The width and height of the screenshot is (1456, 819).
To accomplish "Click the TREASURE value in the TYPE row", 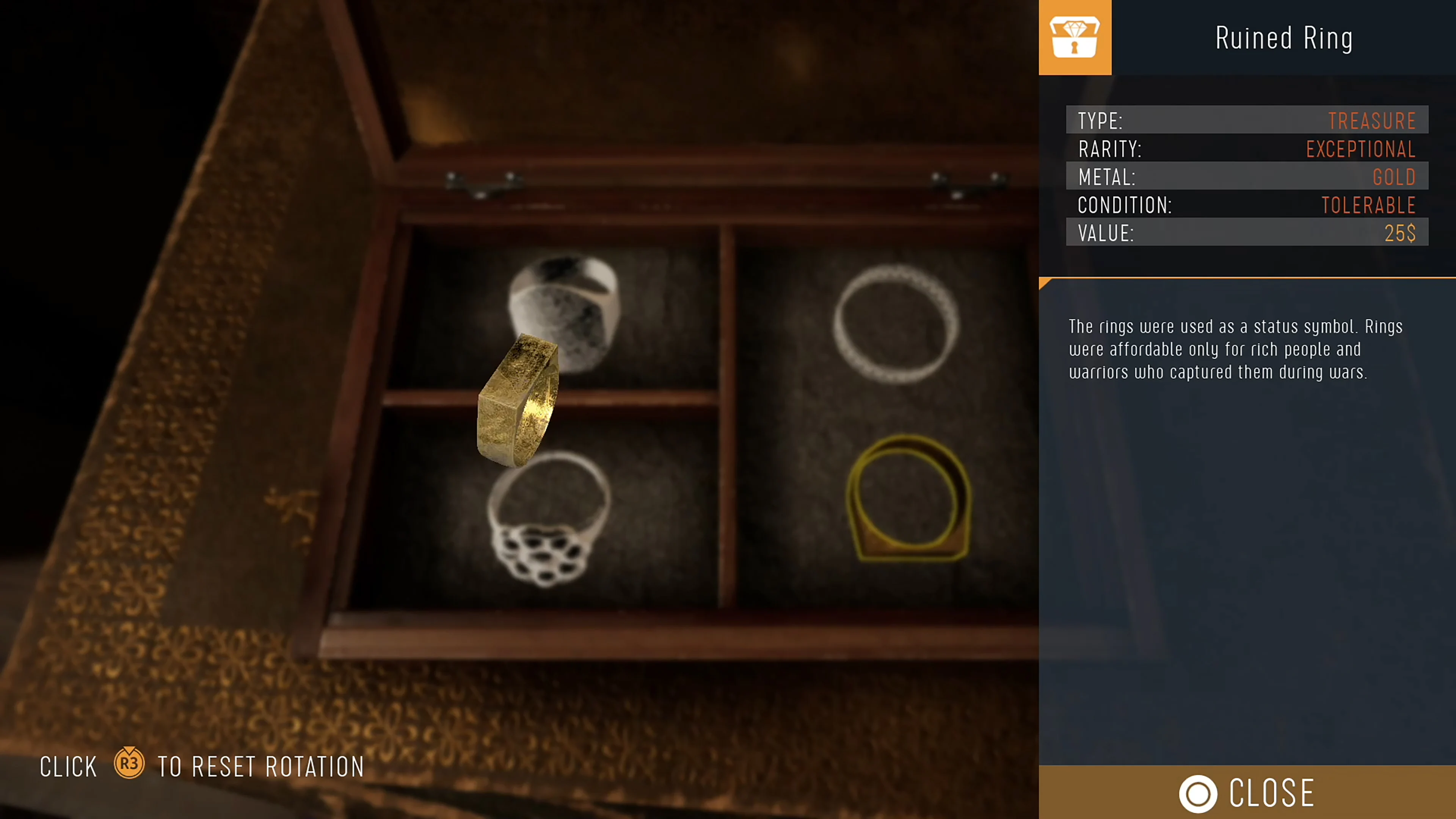I will (x=1372, y=121).
